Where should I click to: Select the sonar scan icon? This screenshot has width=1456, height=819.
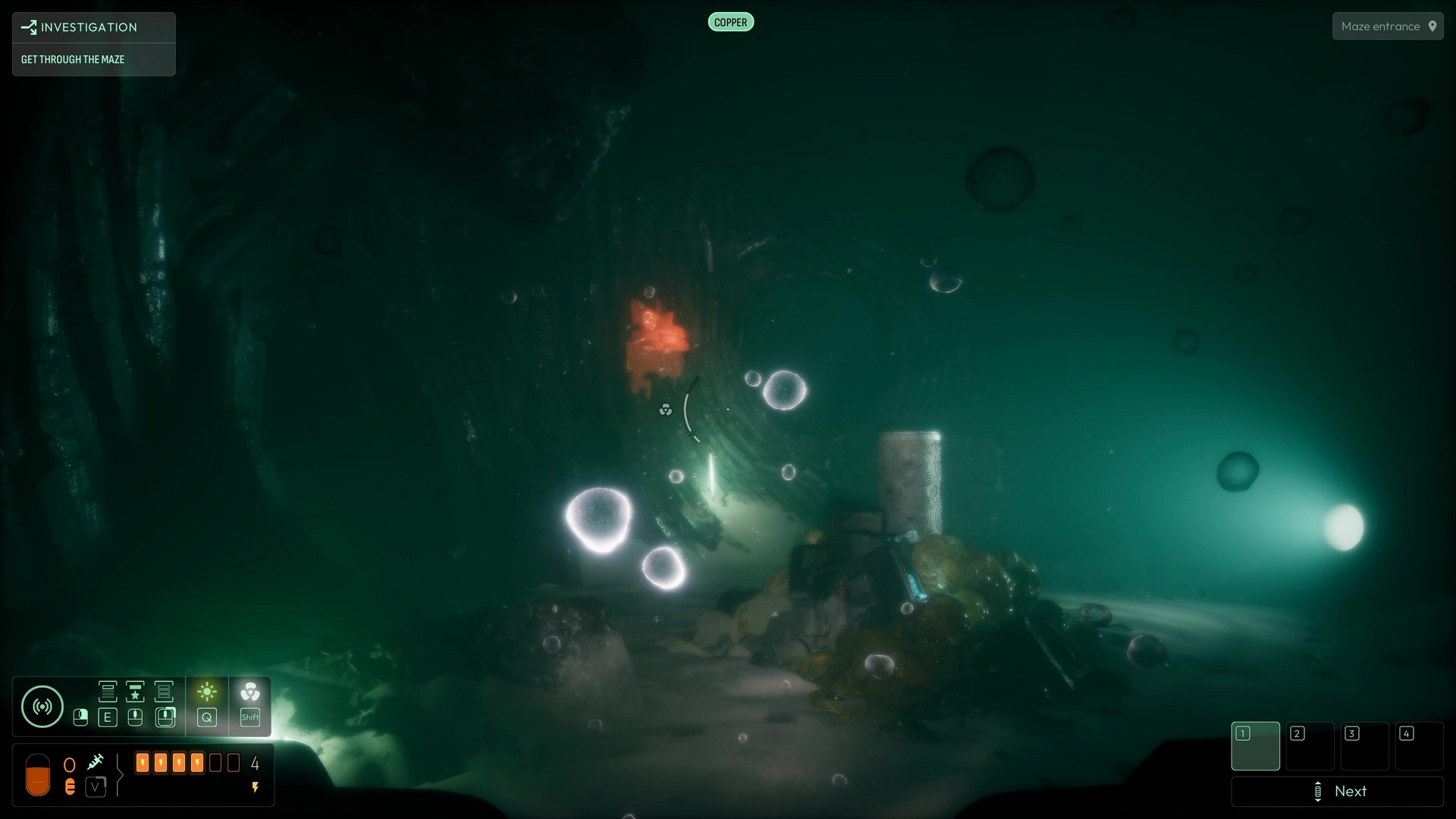pos(42,705)
